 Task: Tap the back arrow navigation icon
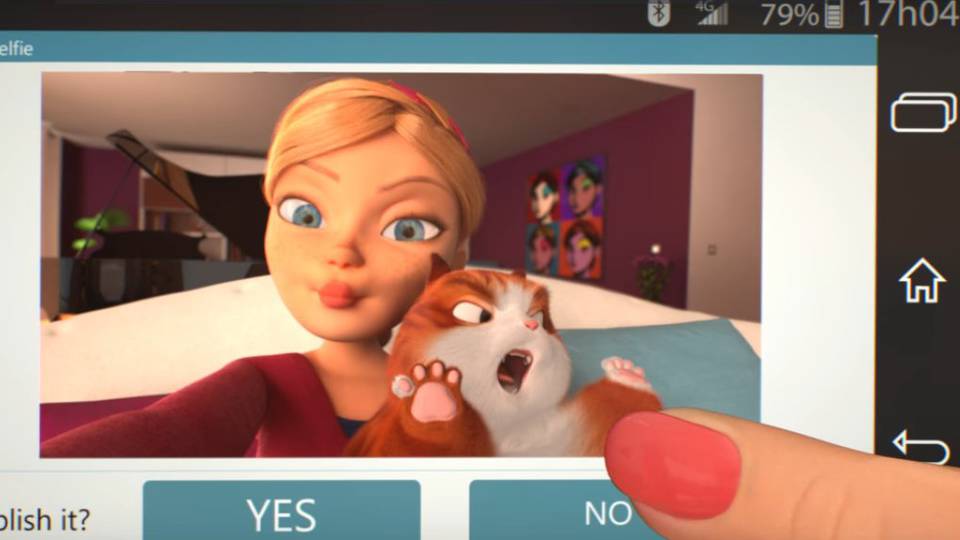pyautogui.click(x=920, y=445)
